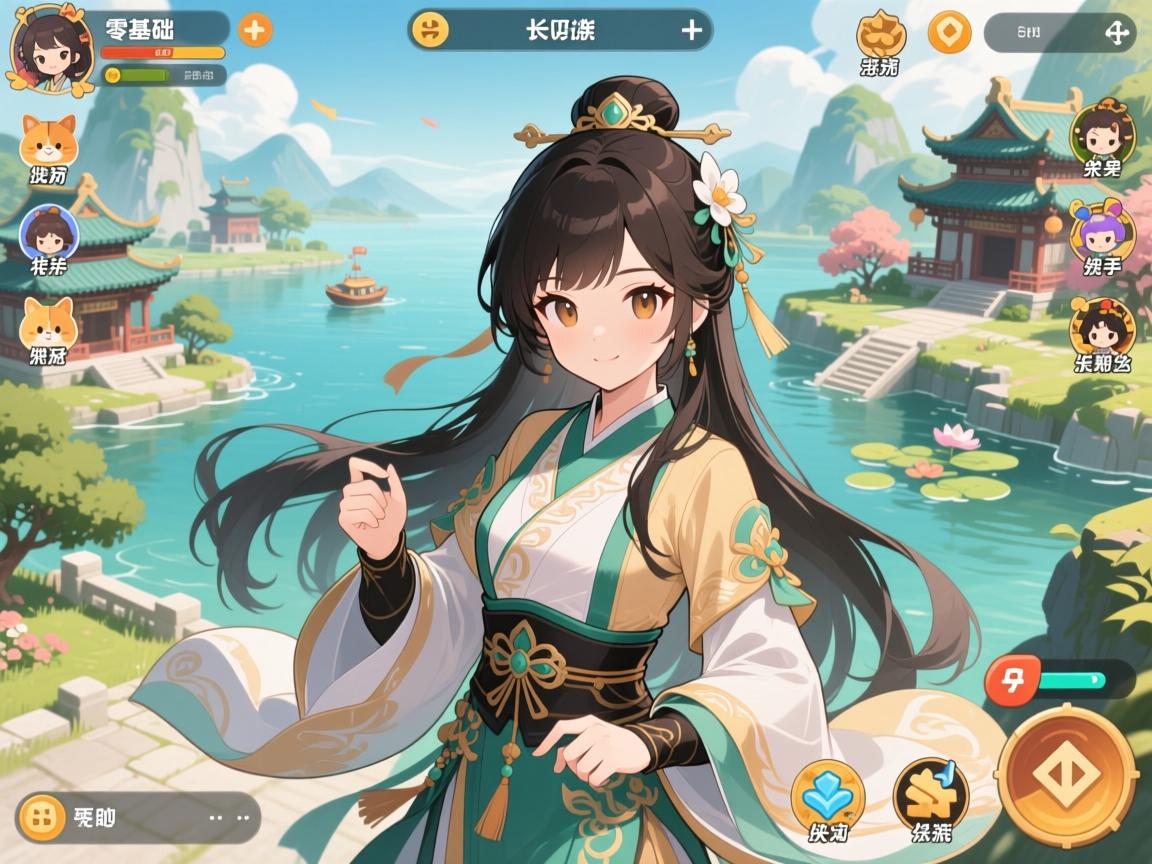Click the red badge above the action button
This screenshot has width=1152, height=864.
pyautogui.click(x=1012, y=681)
